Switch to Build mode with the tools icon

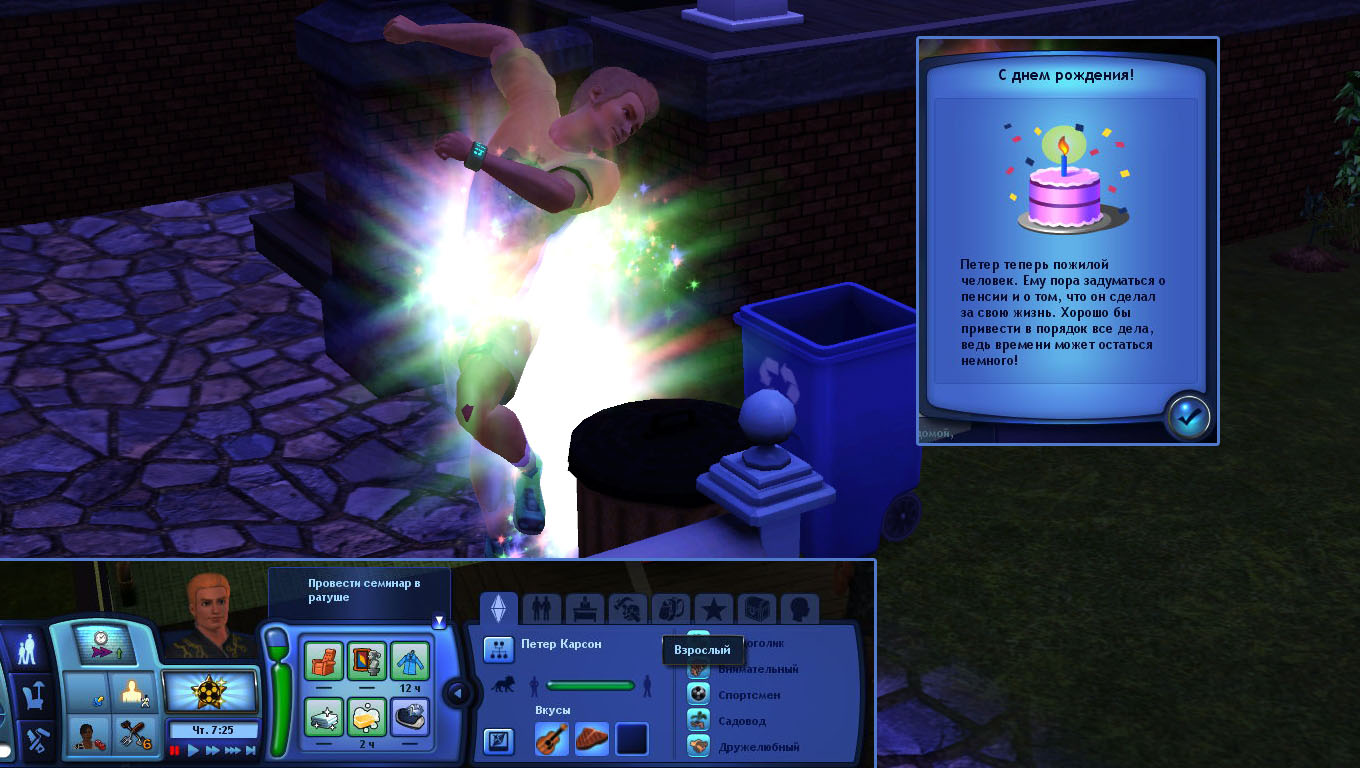36,741
